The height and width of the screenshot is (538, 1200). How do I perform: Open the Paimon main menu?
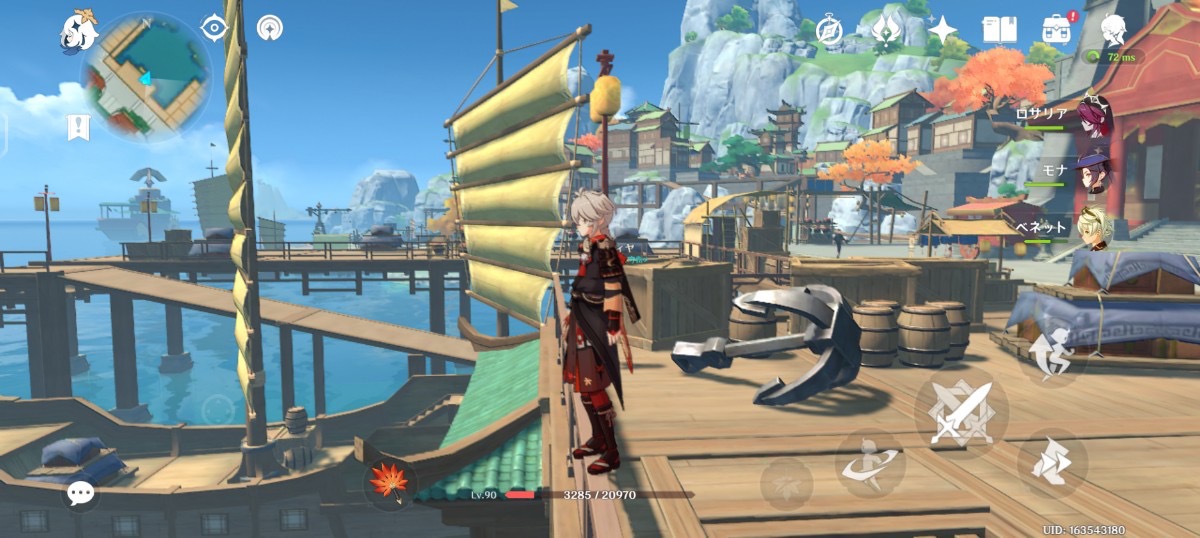pyautogui.click(x=76, y=31)
